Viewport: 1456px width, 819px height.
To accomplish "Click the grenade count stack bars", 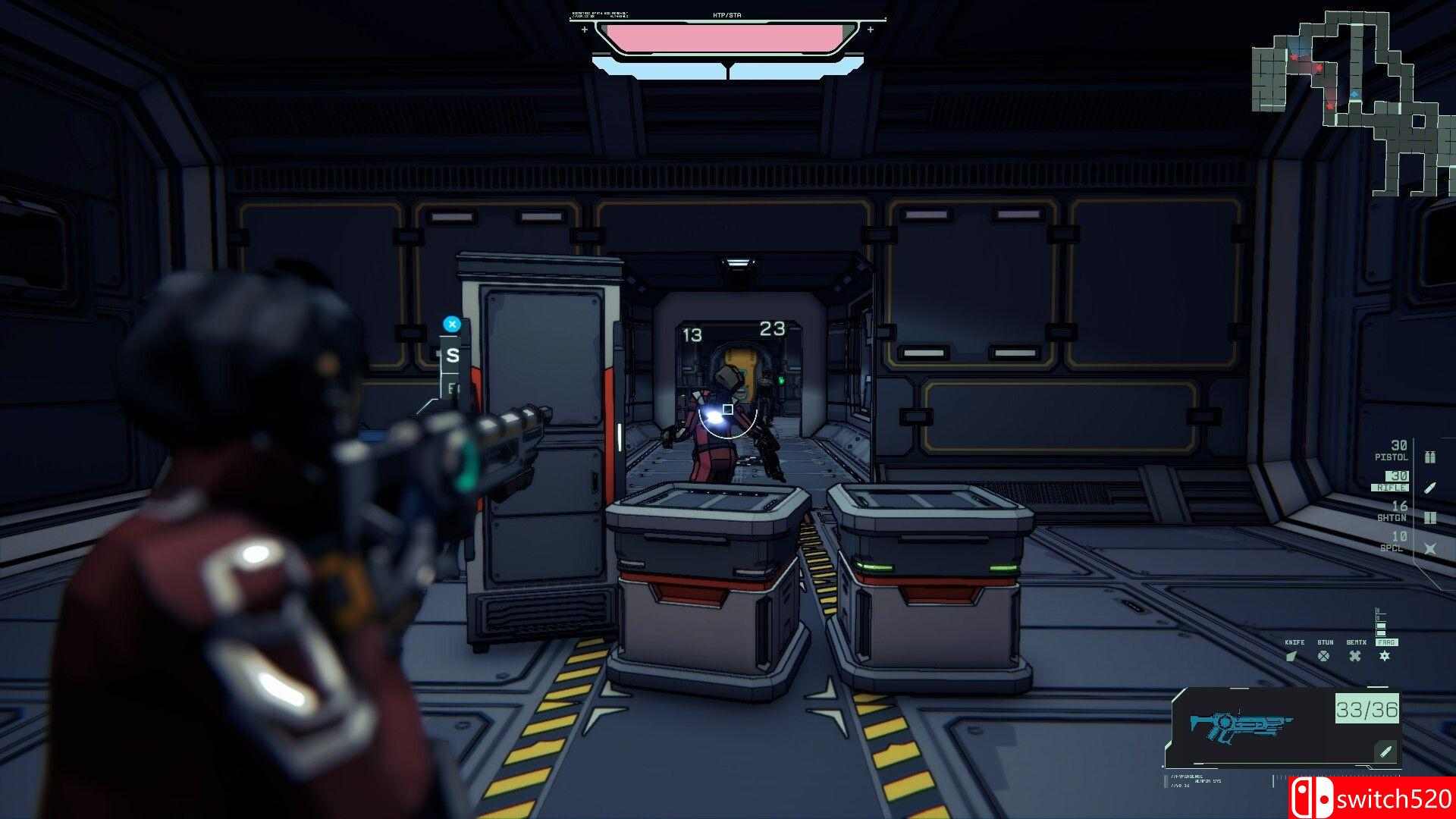I will 1380,622.
